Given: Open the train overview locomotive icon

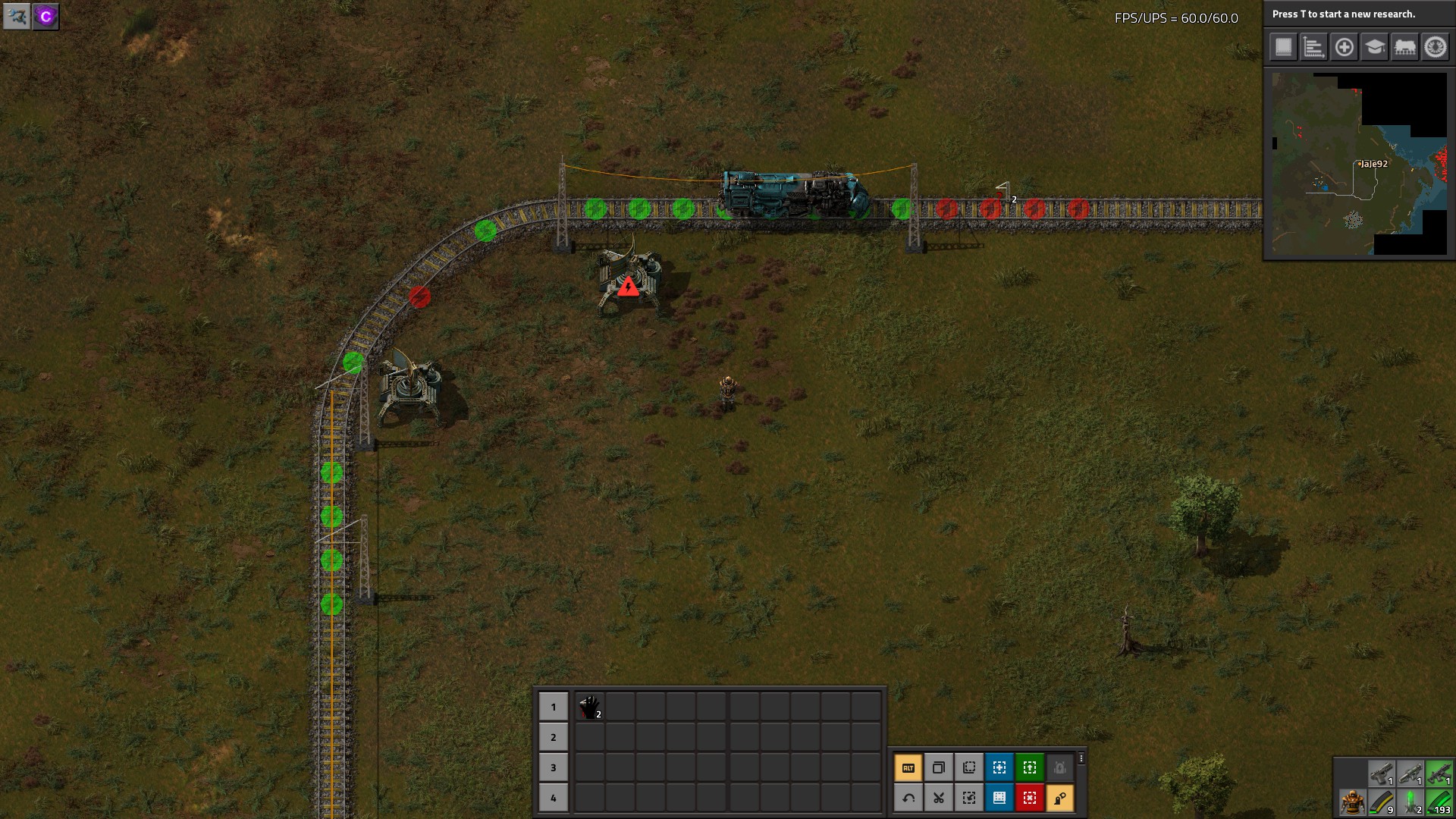Looking at the screenshot, I should (1404, 47).
